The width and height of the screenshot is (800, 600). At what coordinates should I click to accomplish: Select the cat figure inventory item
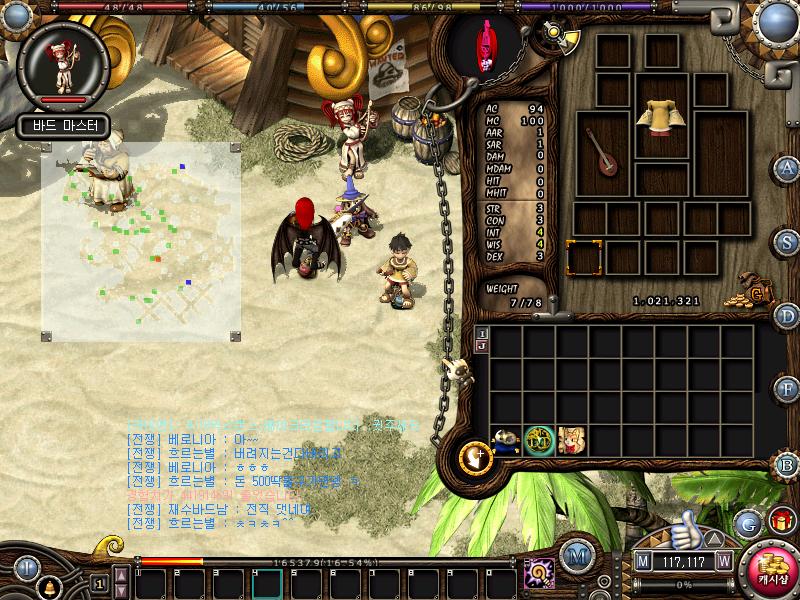point(507,440)
